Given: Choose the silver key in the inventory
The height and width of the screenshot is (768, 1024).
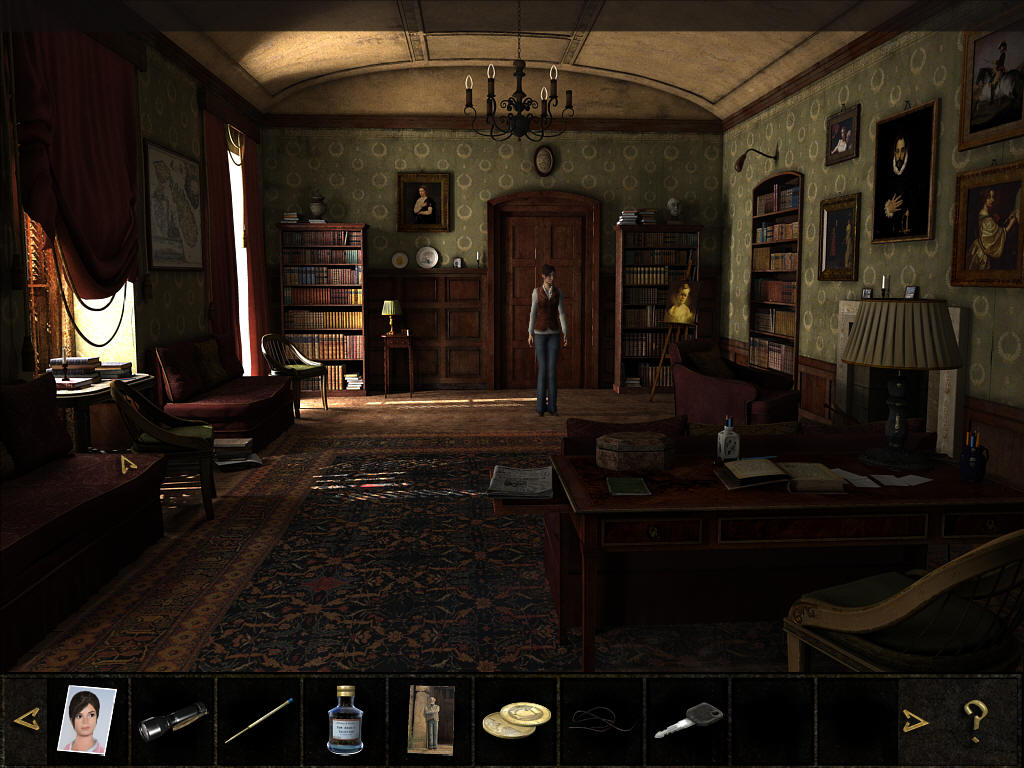Looking at the screenshot, I should click(x=688, y=720).
